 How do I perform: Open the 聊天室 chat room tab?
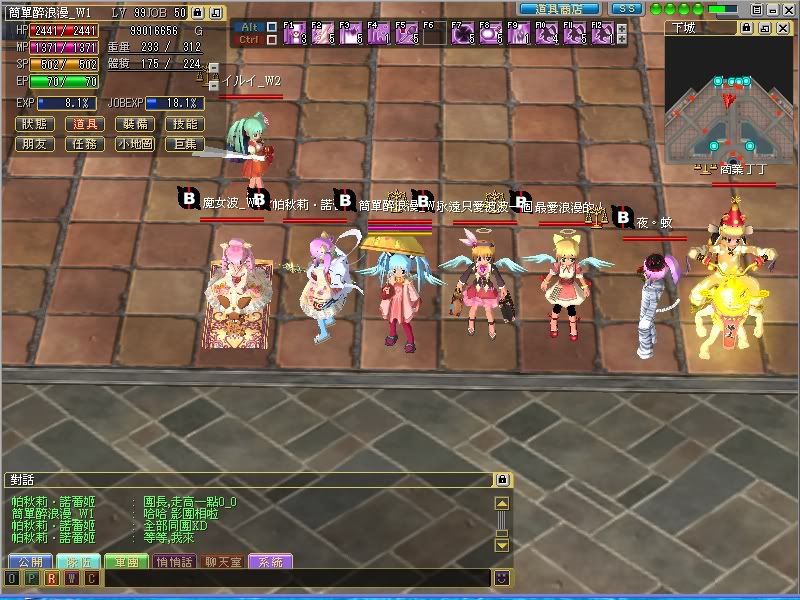(222, 562)
